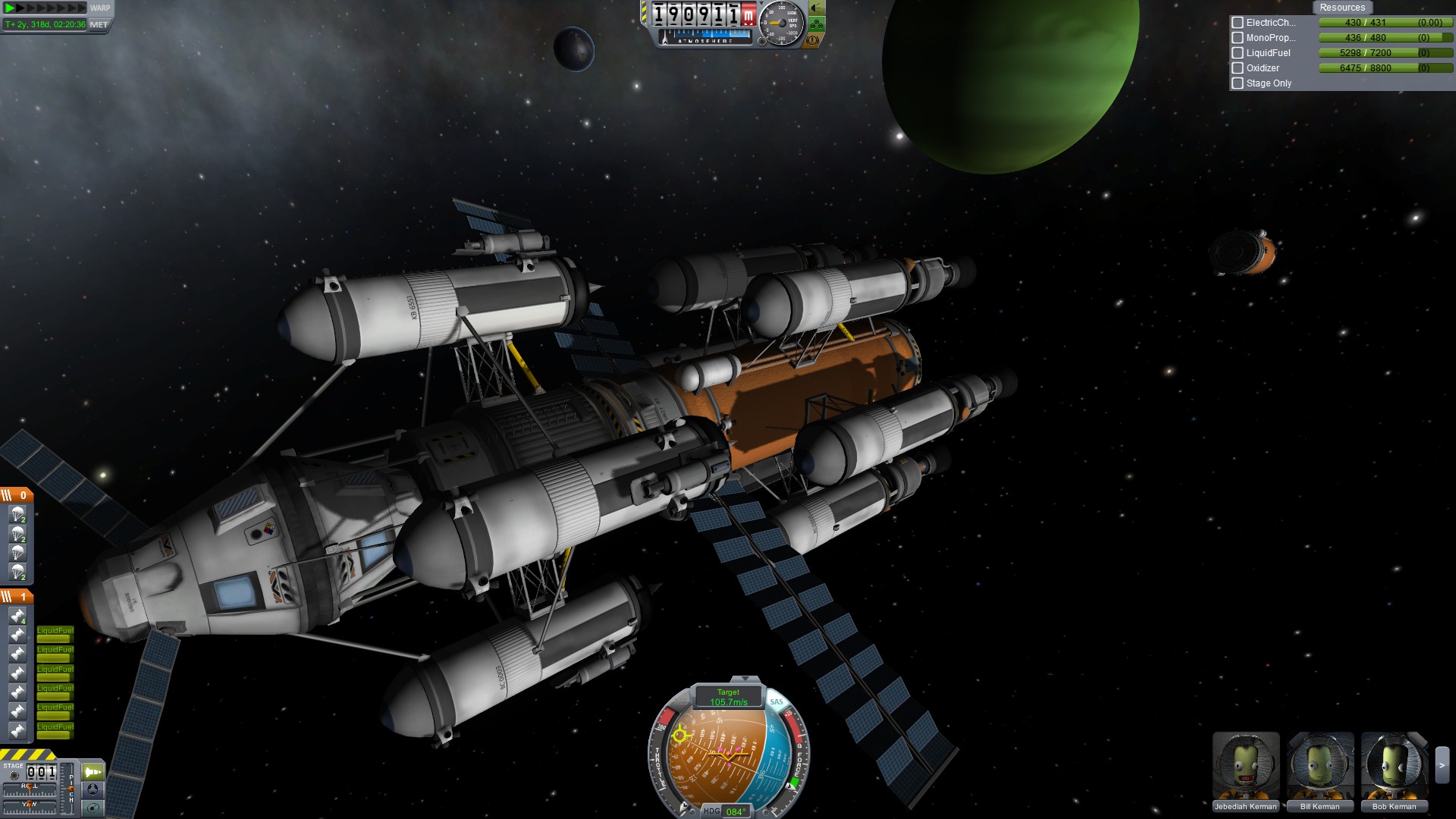Switch to staging mode rocket button
Viewport: 1456px width, 819px height.
pos(93,772)
